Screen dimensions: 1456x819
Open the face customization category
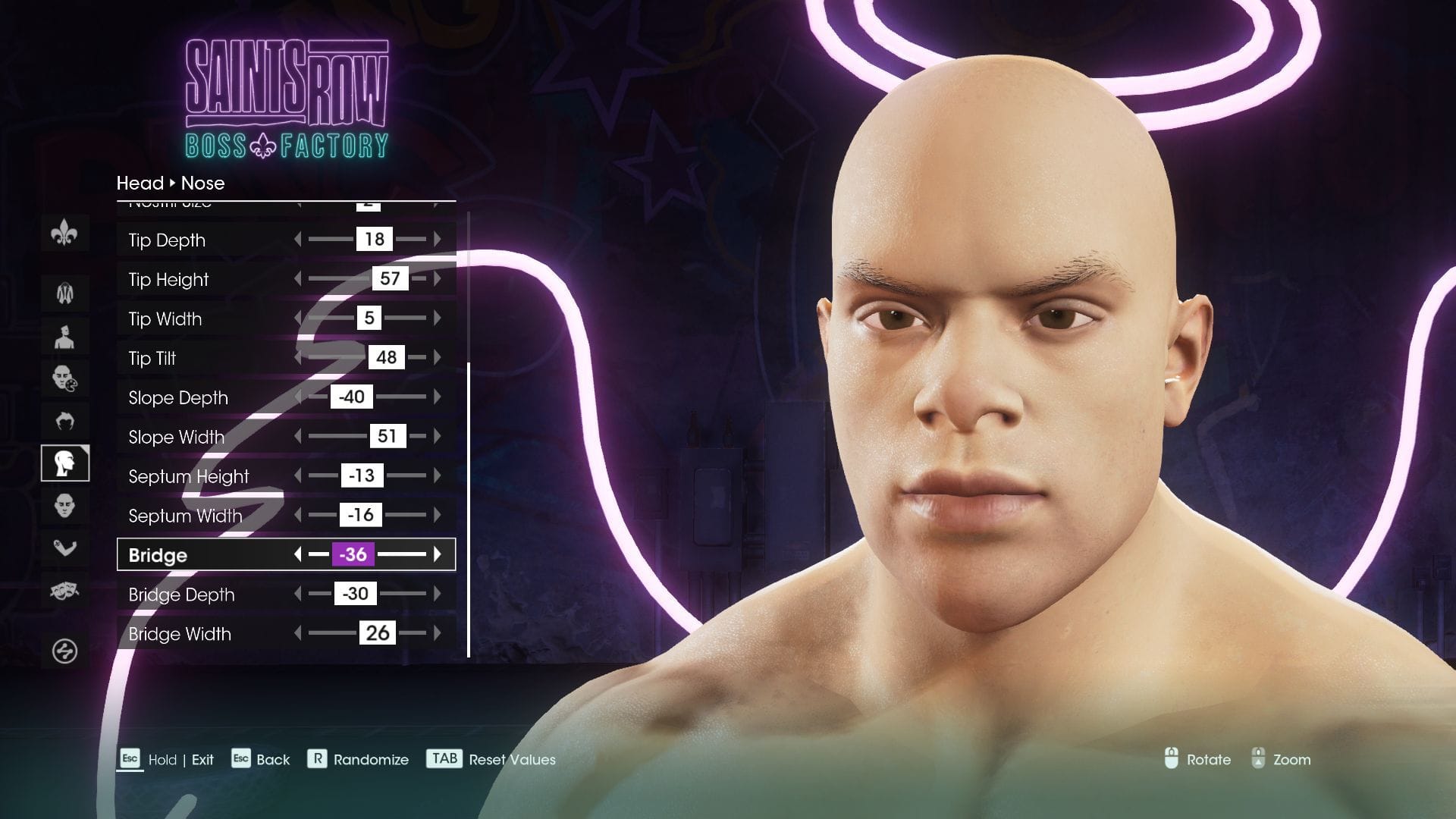pos(65,504)
